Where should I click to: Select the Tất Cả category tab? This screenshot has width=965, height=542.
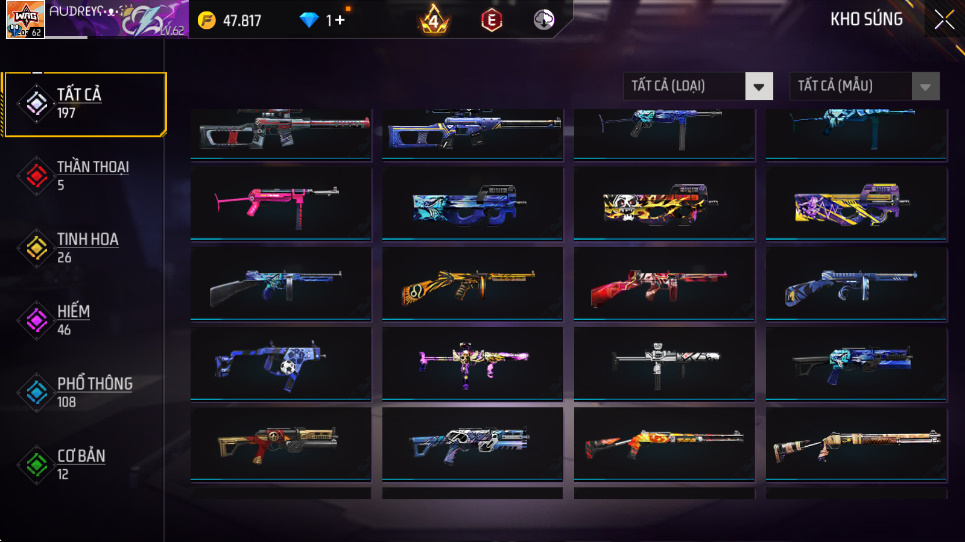pos(84,103)
